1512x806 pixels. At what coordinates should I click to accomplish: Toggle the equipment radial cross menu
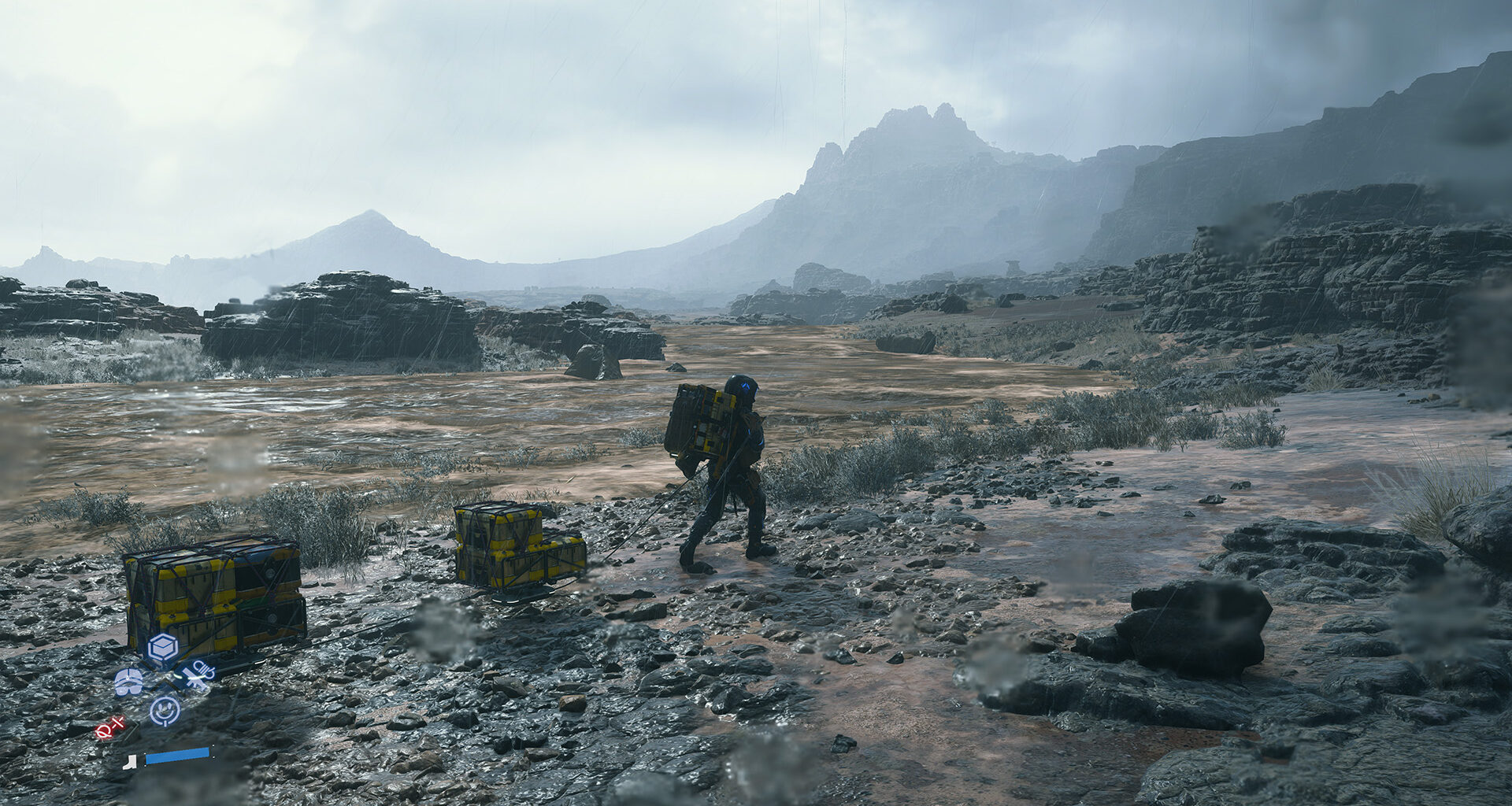(x=161, y=678)
